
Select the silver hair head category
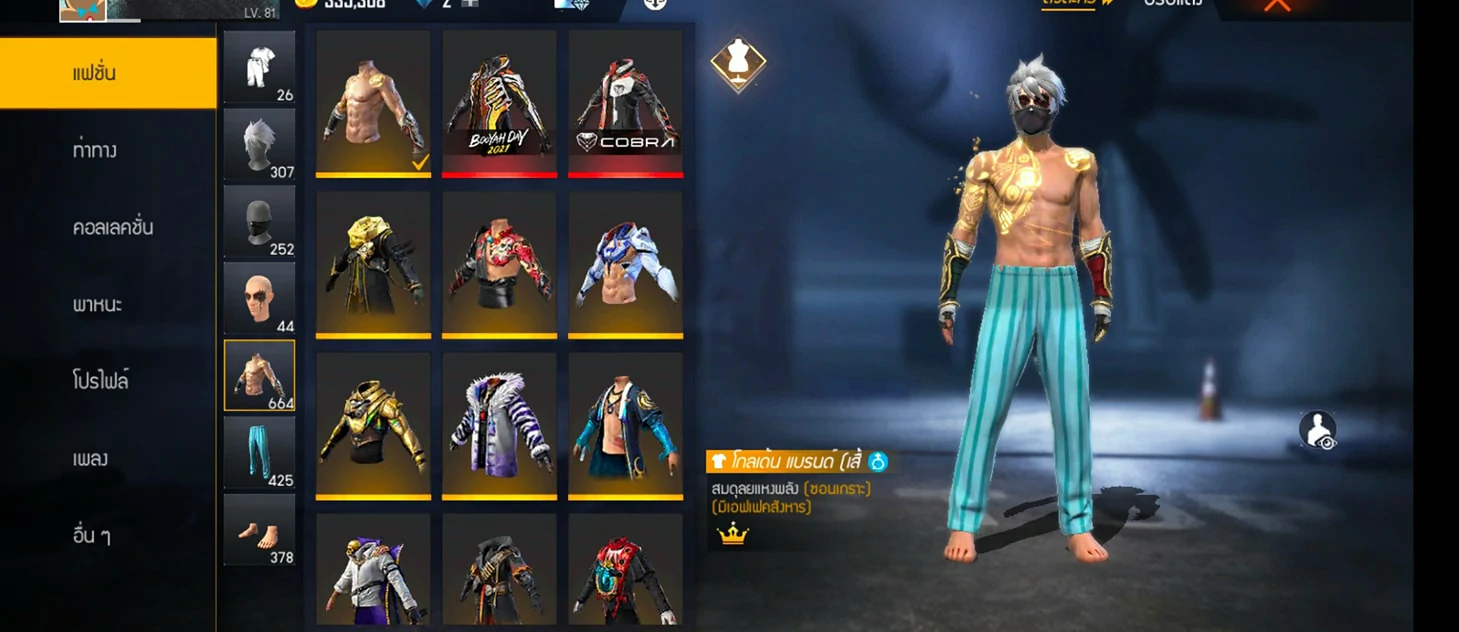[x=259, y=144]
